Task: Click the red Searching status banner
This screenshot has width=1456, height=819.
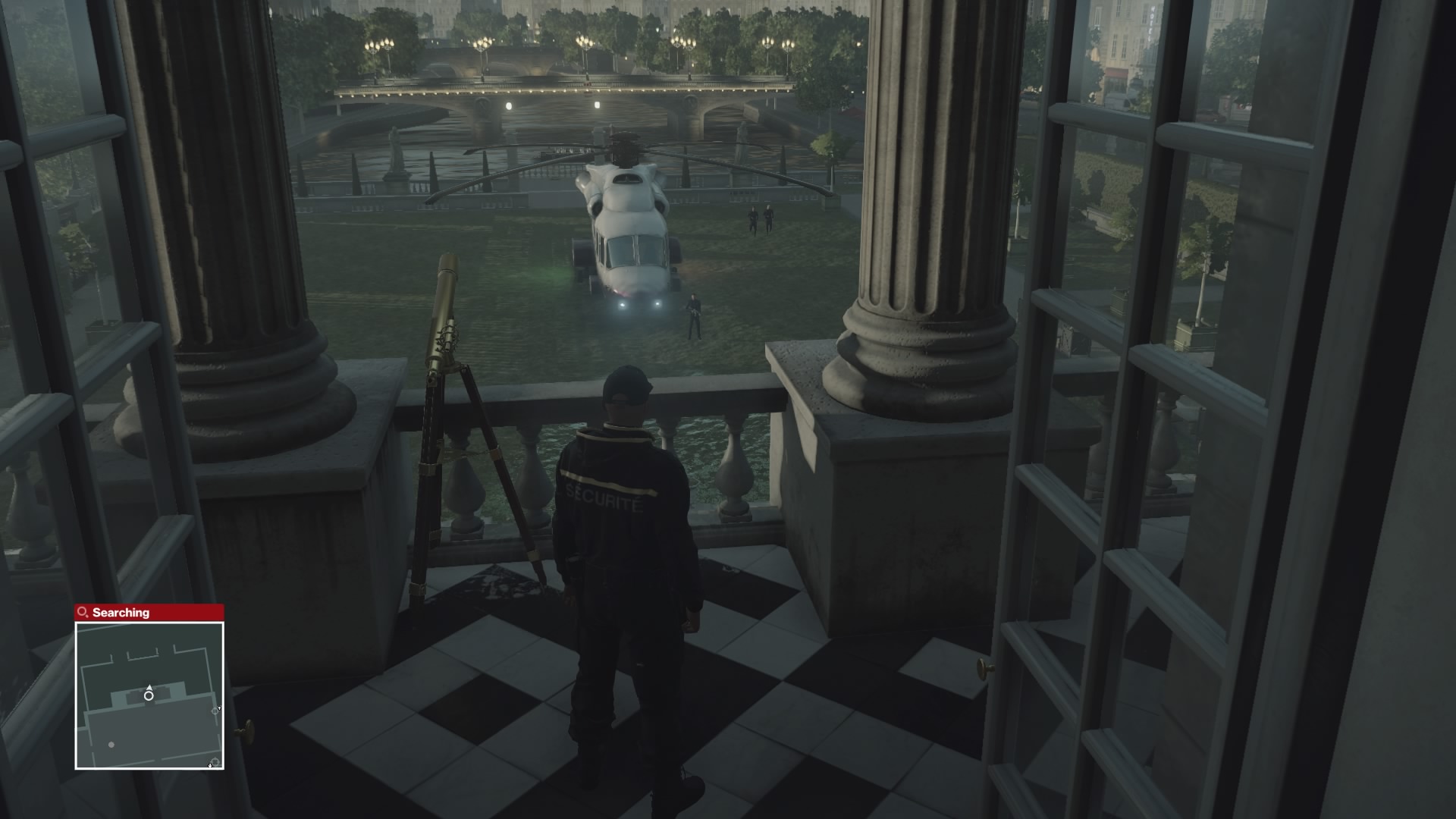Action: pos(149,612)
